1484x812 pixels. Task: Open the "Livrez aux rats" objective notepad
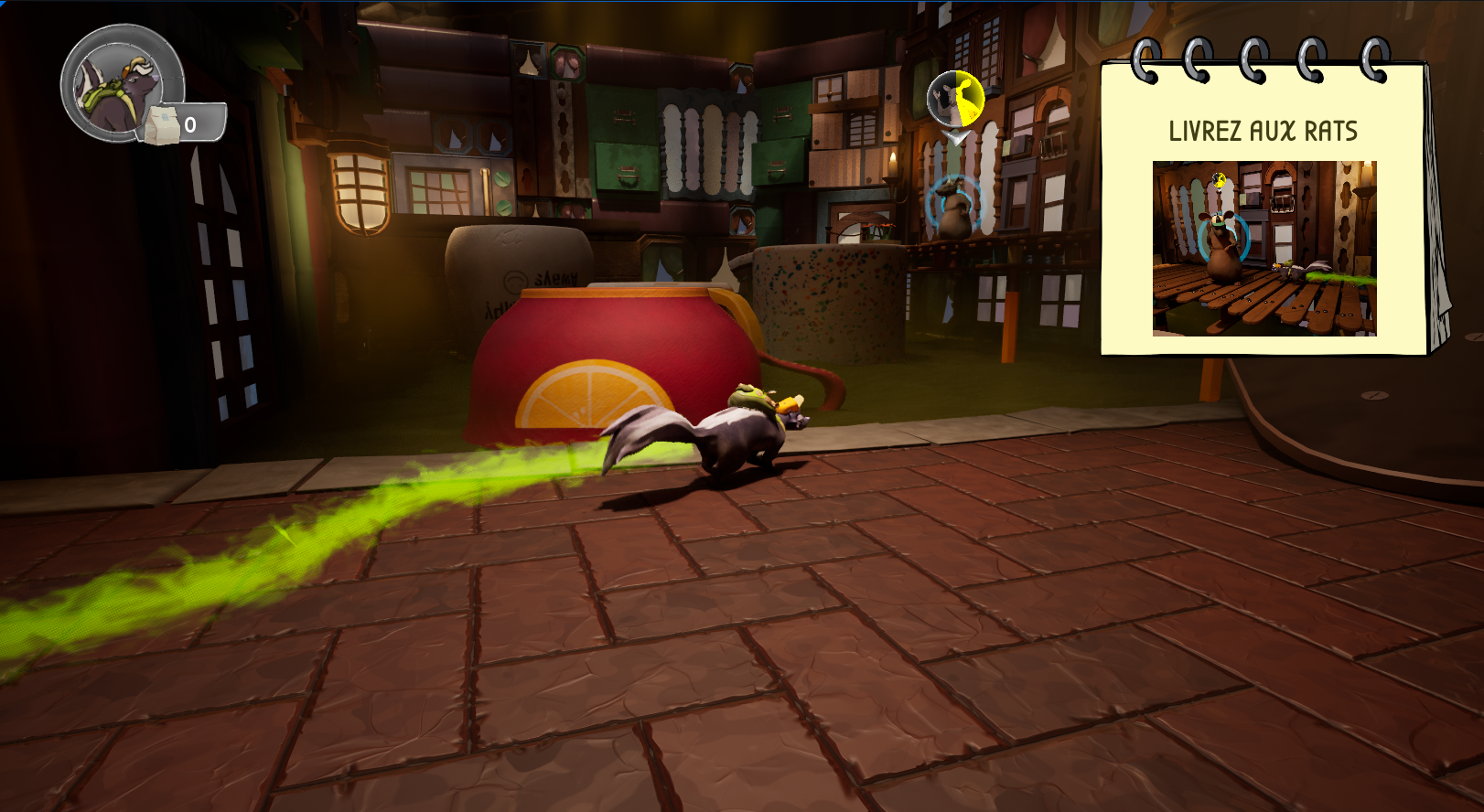[x=1263, y=130]
